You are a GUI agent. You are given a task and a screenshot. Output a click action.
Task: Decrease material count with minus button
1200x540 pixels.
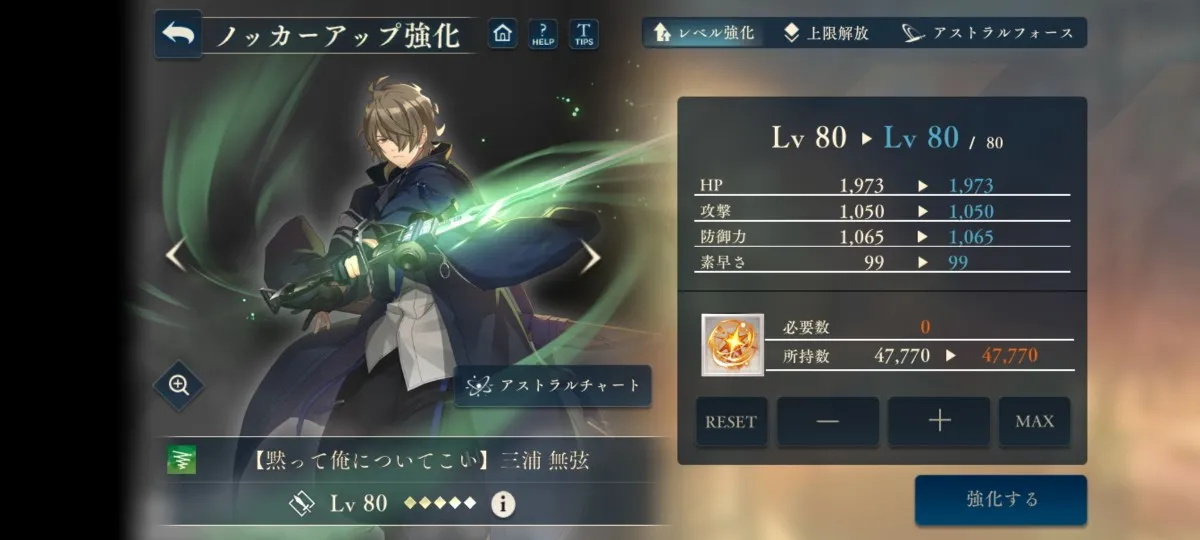click(x=828, y=421)
